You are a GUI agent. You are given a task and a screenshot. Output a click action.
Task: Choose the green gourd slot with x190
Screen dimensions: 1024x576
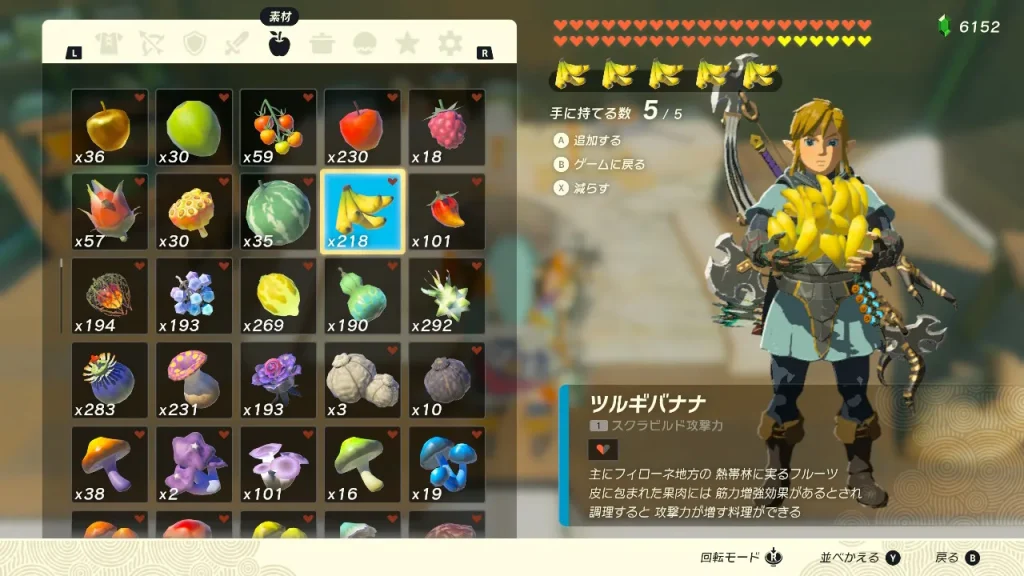362,295
